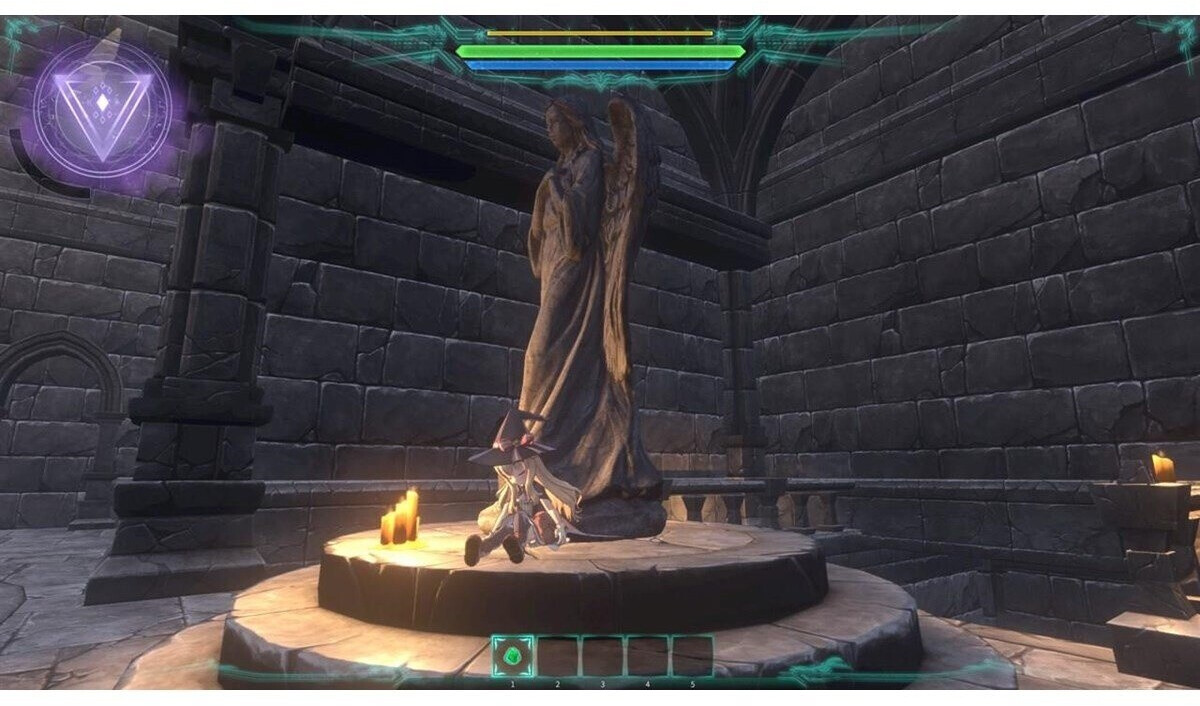1200x706 pixels.
Task: Activate the purple triangle magic sigil
Action: (101, 109)
